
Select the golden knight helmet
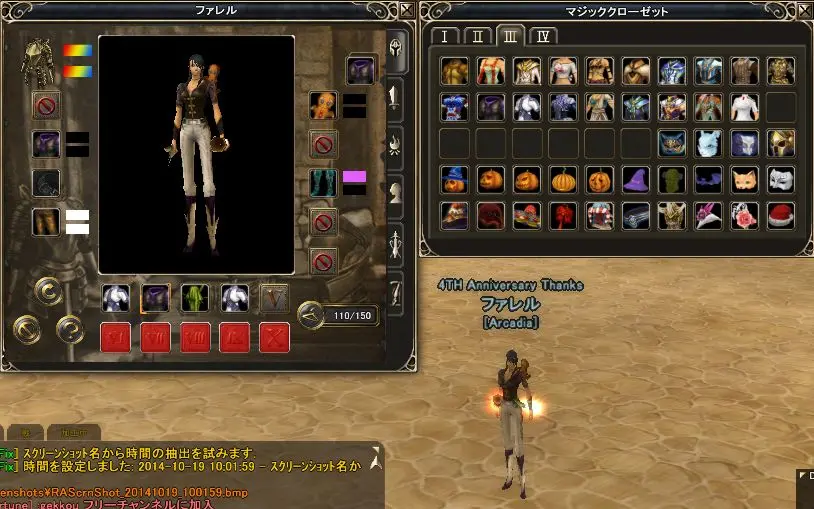click(x=780, y=143)
